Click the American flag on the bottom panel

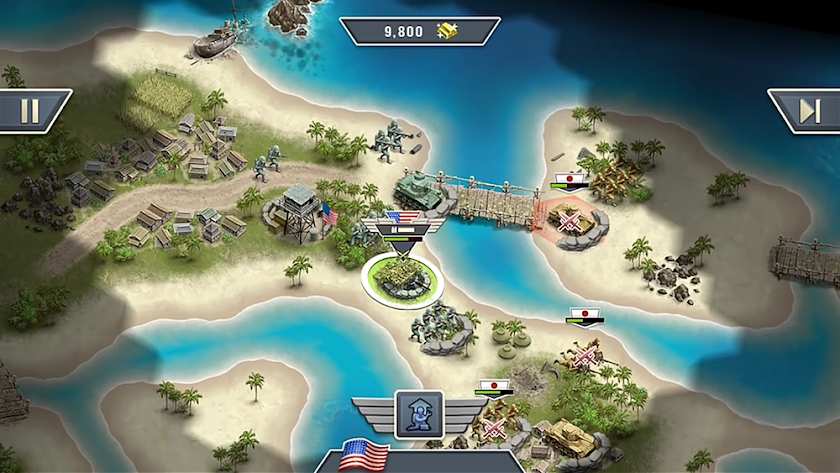(x=364, y=455)
